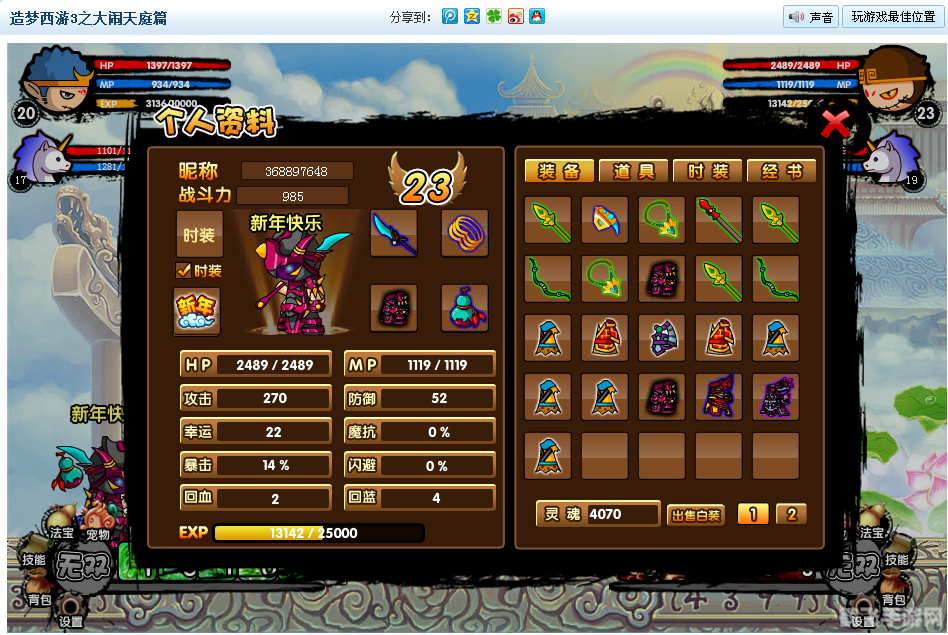Pick the red-tipped spear in inventory
Viewport: 948px width, 635px height.
719,220
